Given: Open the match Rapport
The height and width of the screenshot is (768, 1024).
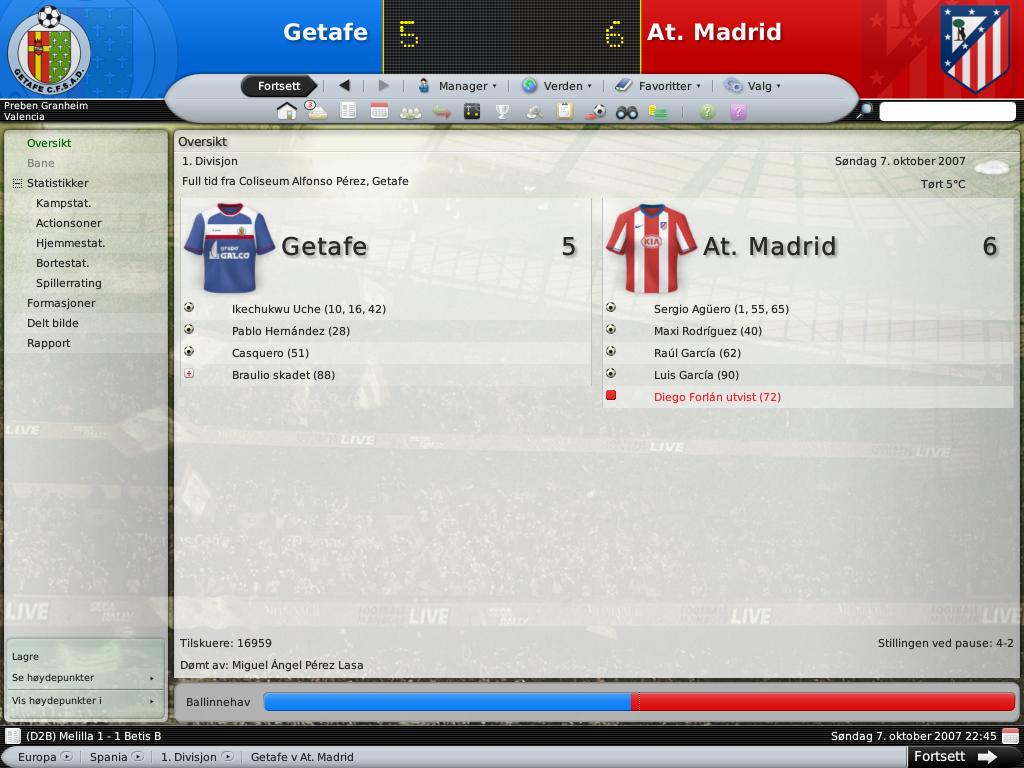Looking at the screenshot, I should [49, 343].
